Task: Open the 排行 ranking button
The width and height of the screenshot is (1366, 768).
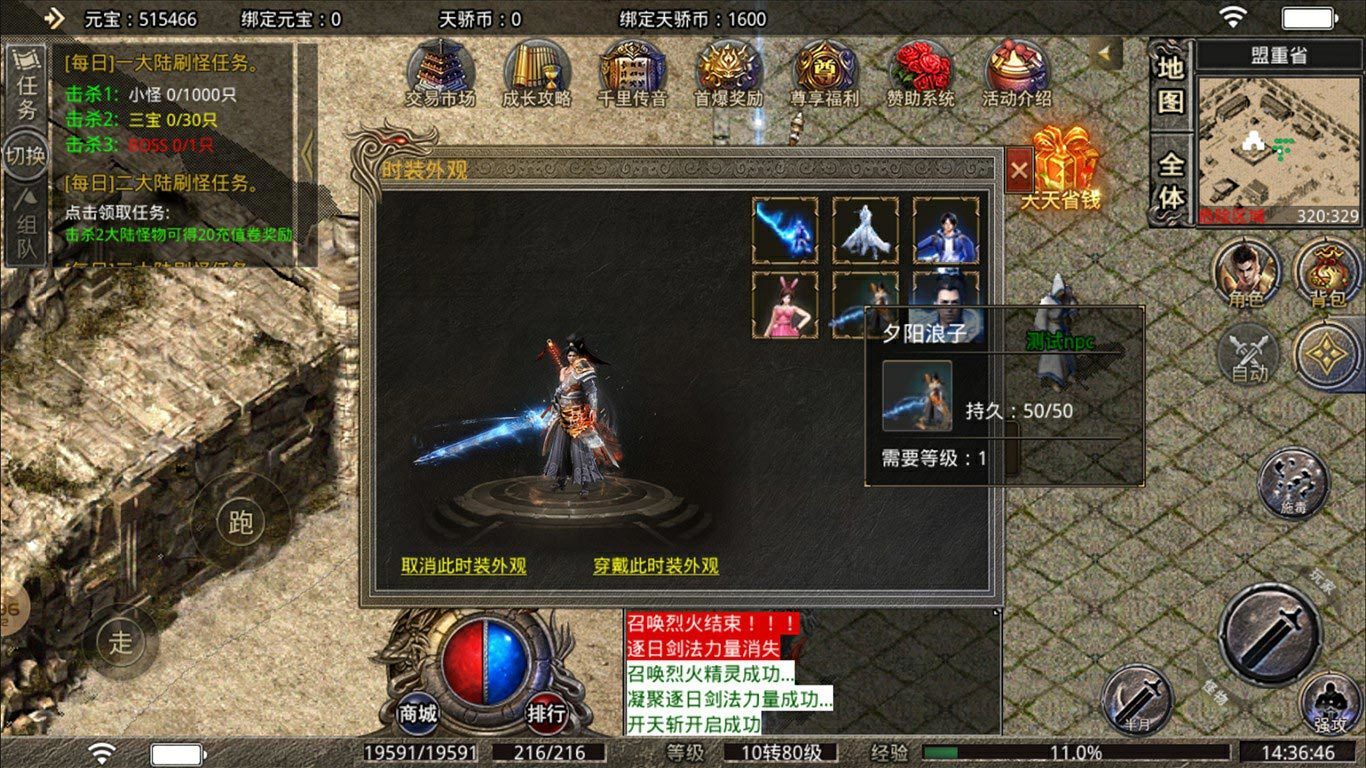Action: coord(546,713)
